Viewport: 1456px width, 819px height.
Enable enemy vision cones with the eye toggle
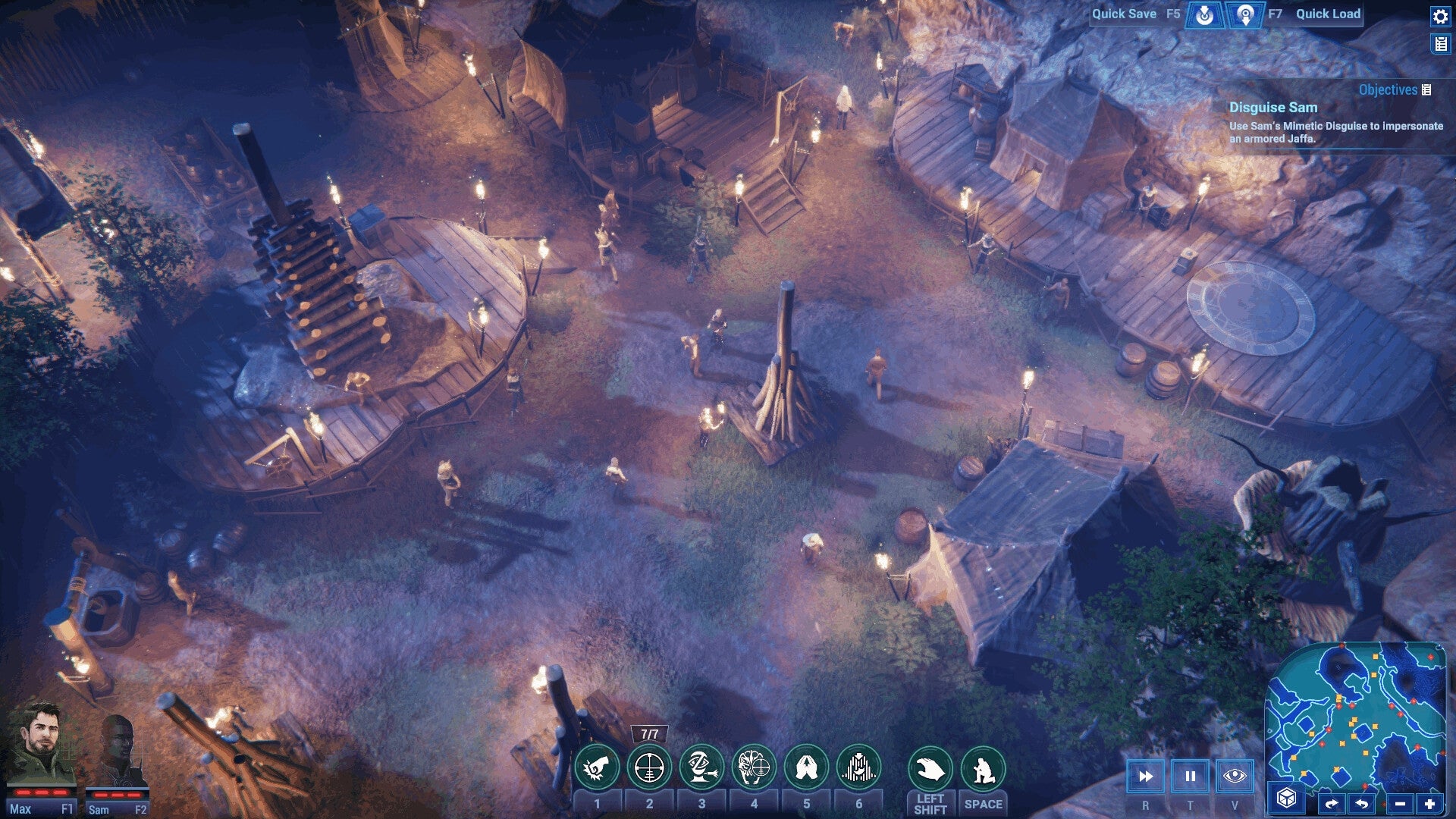[1236, 777]
